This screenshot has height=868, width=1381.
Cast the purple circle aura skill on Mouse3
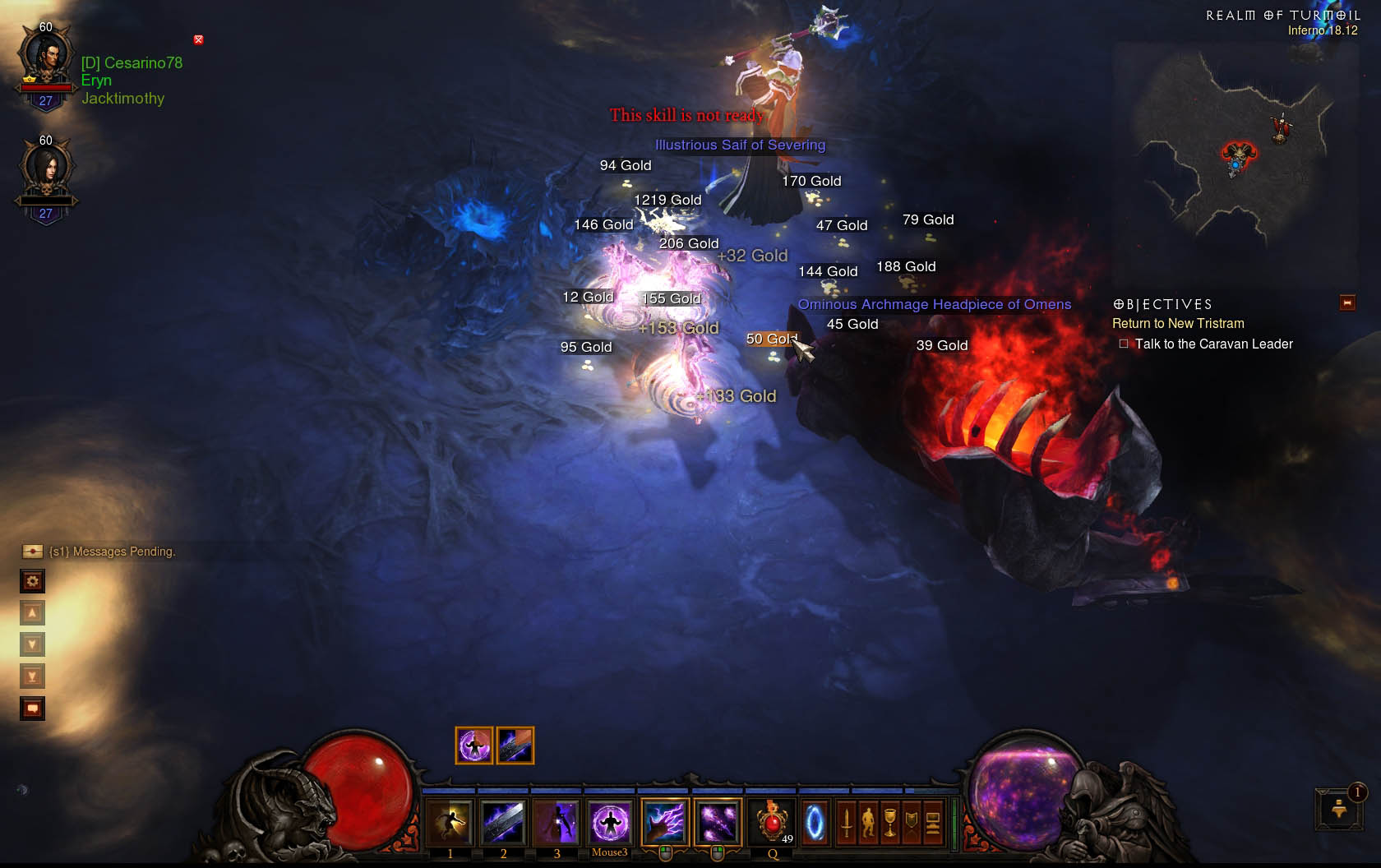pyautogui.click(x=610, y=822)
